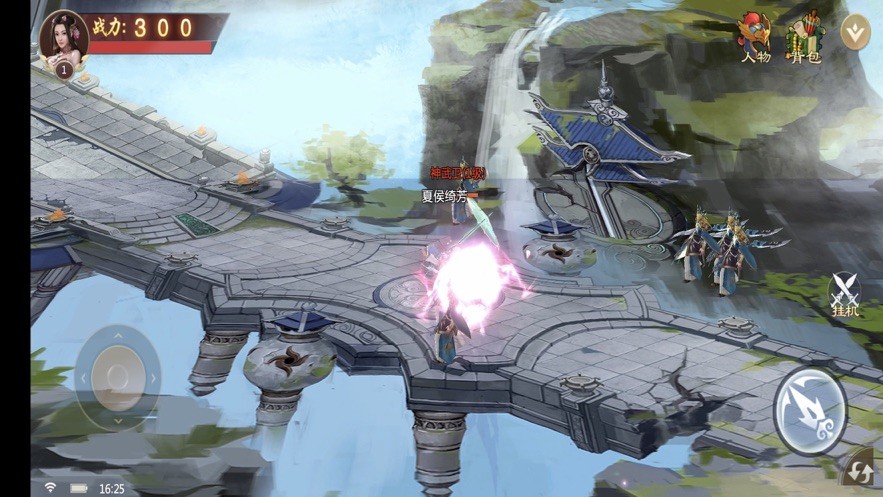This screenshot has width=883, height=497.
Task: Toggle 挂机 auto-battle mode
Action: click(845, 295)
